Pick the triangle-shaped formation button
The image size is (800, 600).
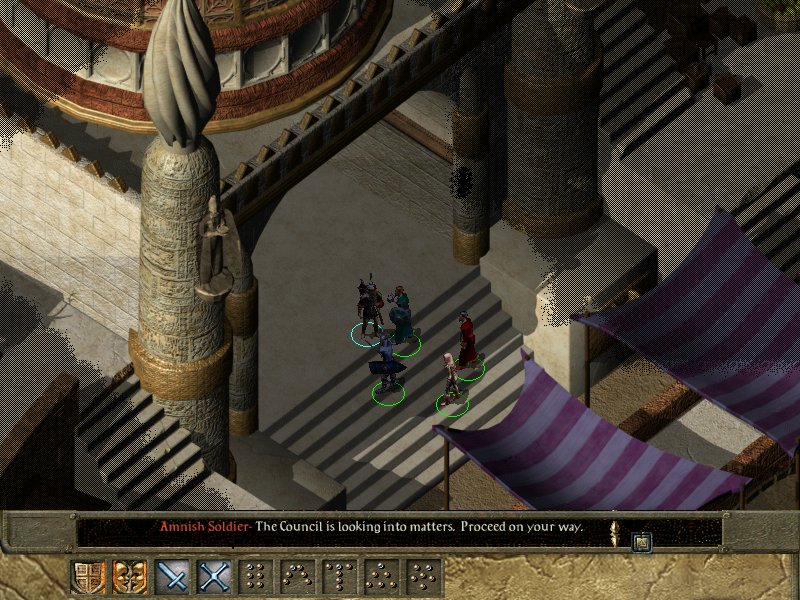click(x=381, y=576)
